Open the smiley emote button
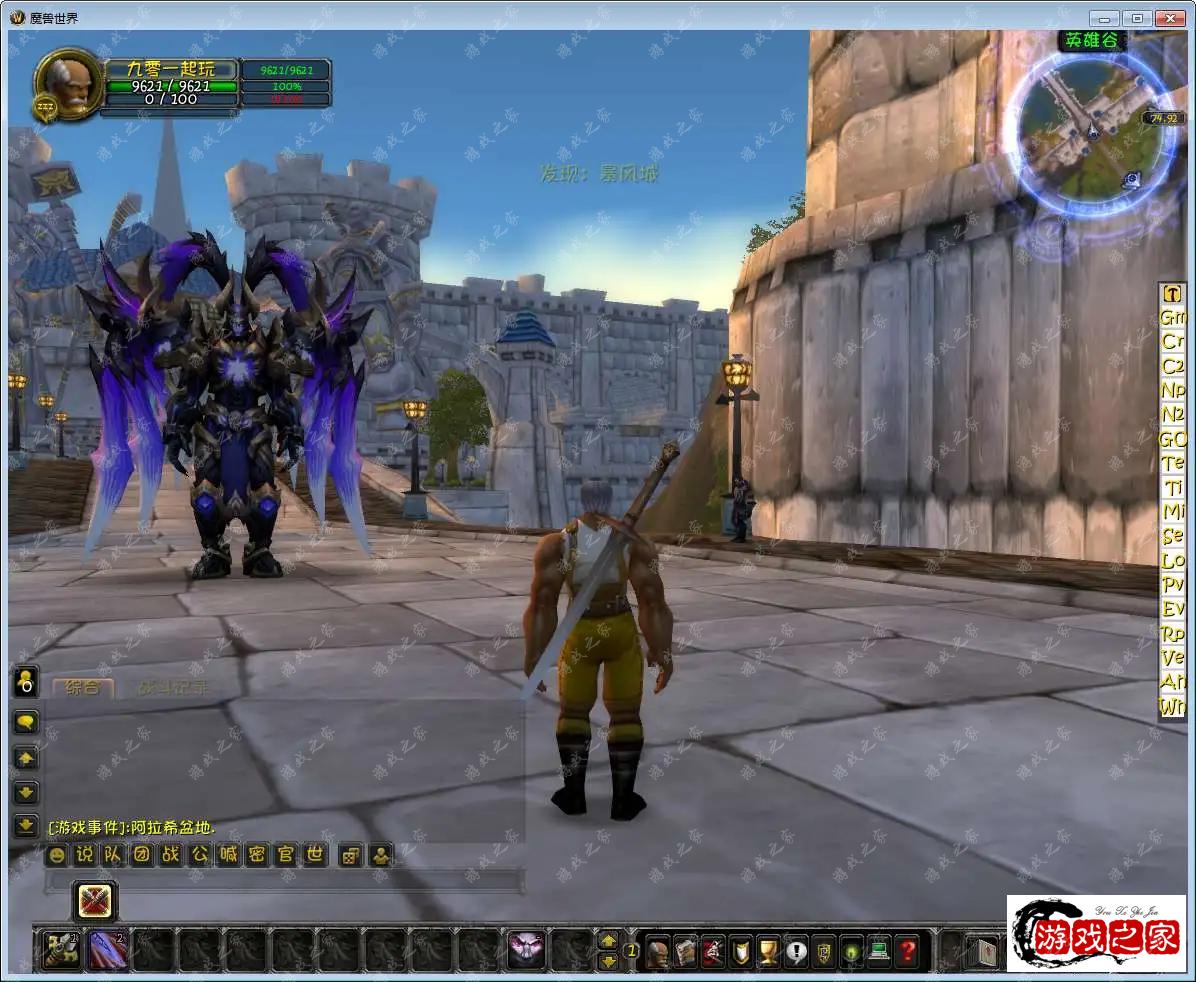Image resolution: width=1196 pixels, height=982 pixels. click(56, 855)
